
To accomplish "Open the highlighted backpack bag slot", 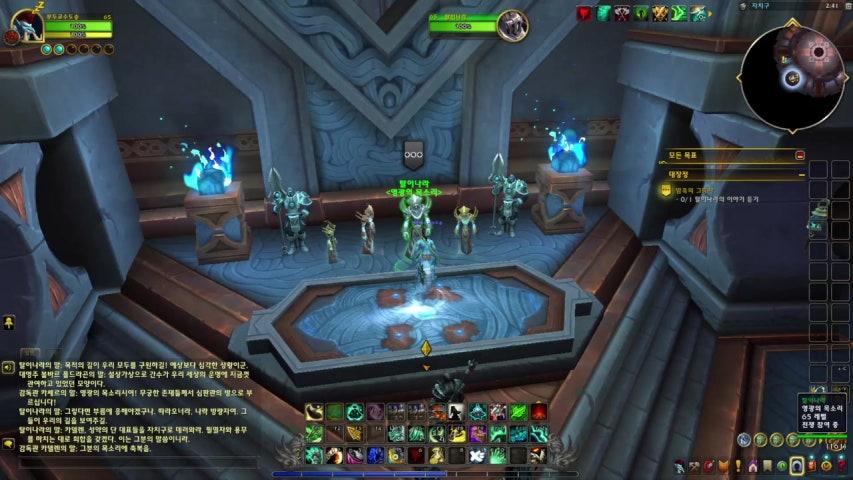I will (x=797, y=465).
